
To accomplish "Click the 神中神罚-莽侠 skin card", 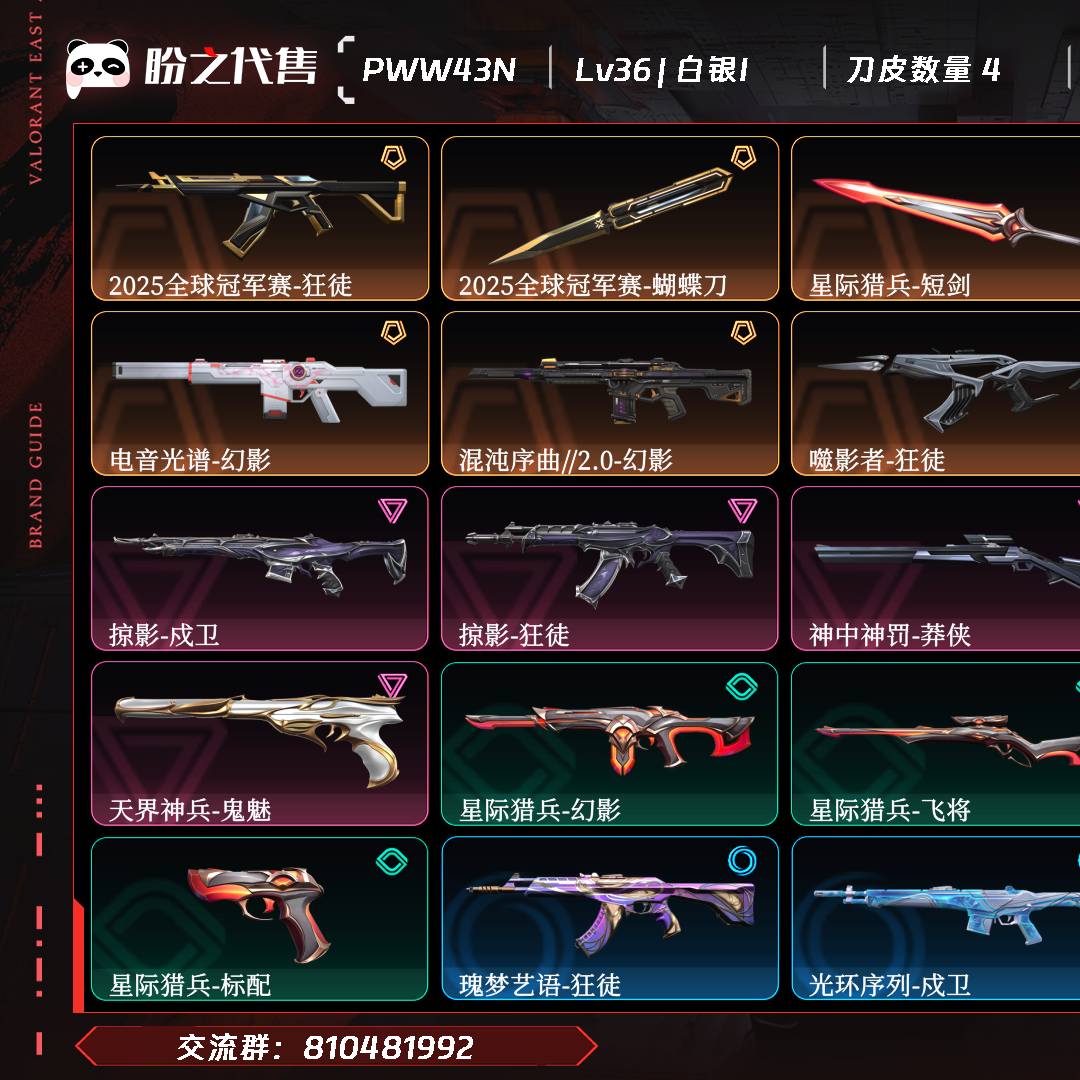I will click(935, 568).
